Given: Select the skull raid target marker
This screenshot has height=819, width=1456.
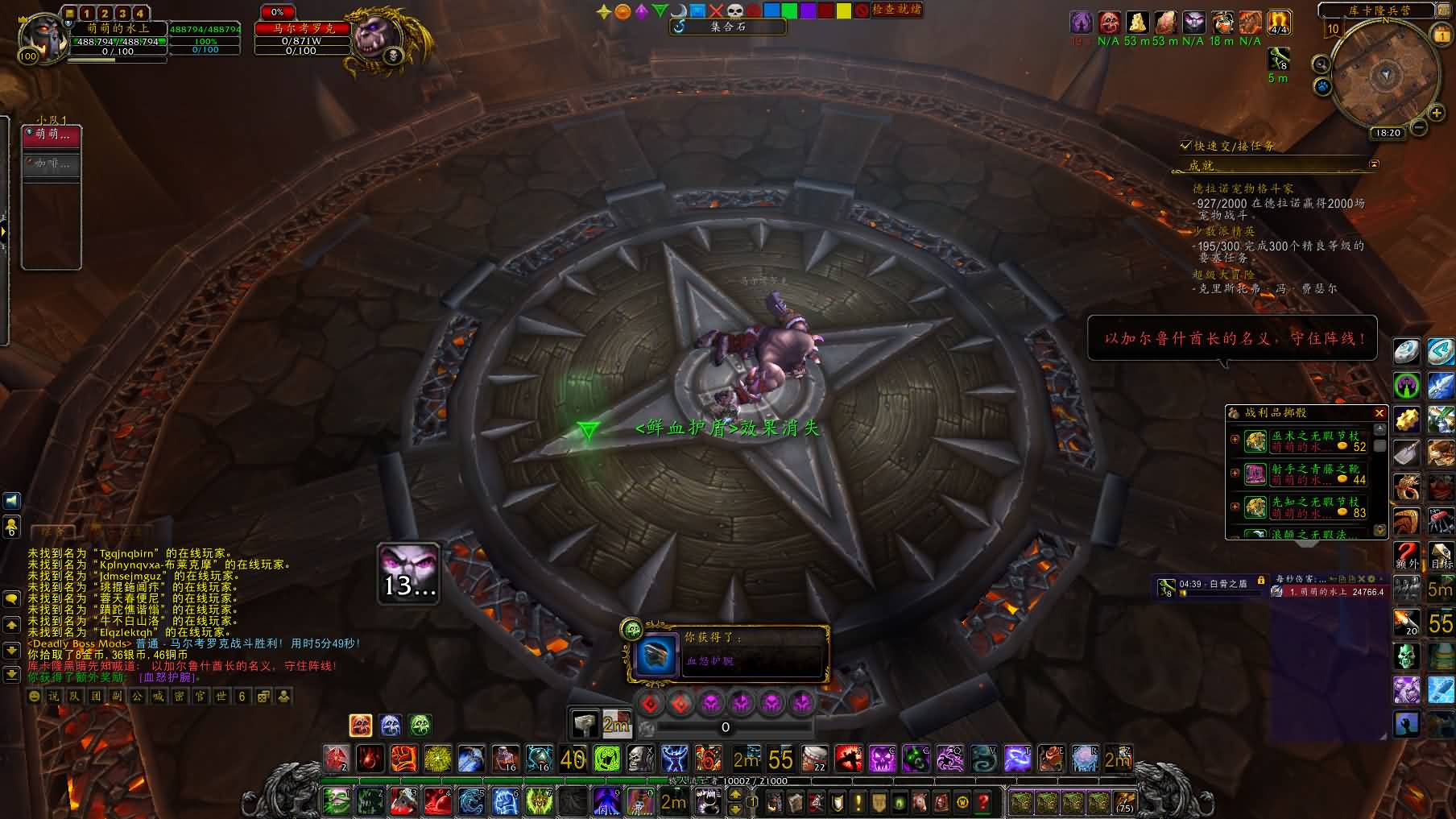Looking at the screenshot, I should (x=734, y=10).
